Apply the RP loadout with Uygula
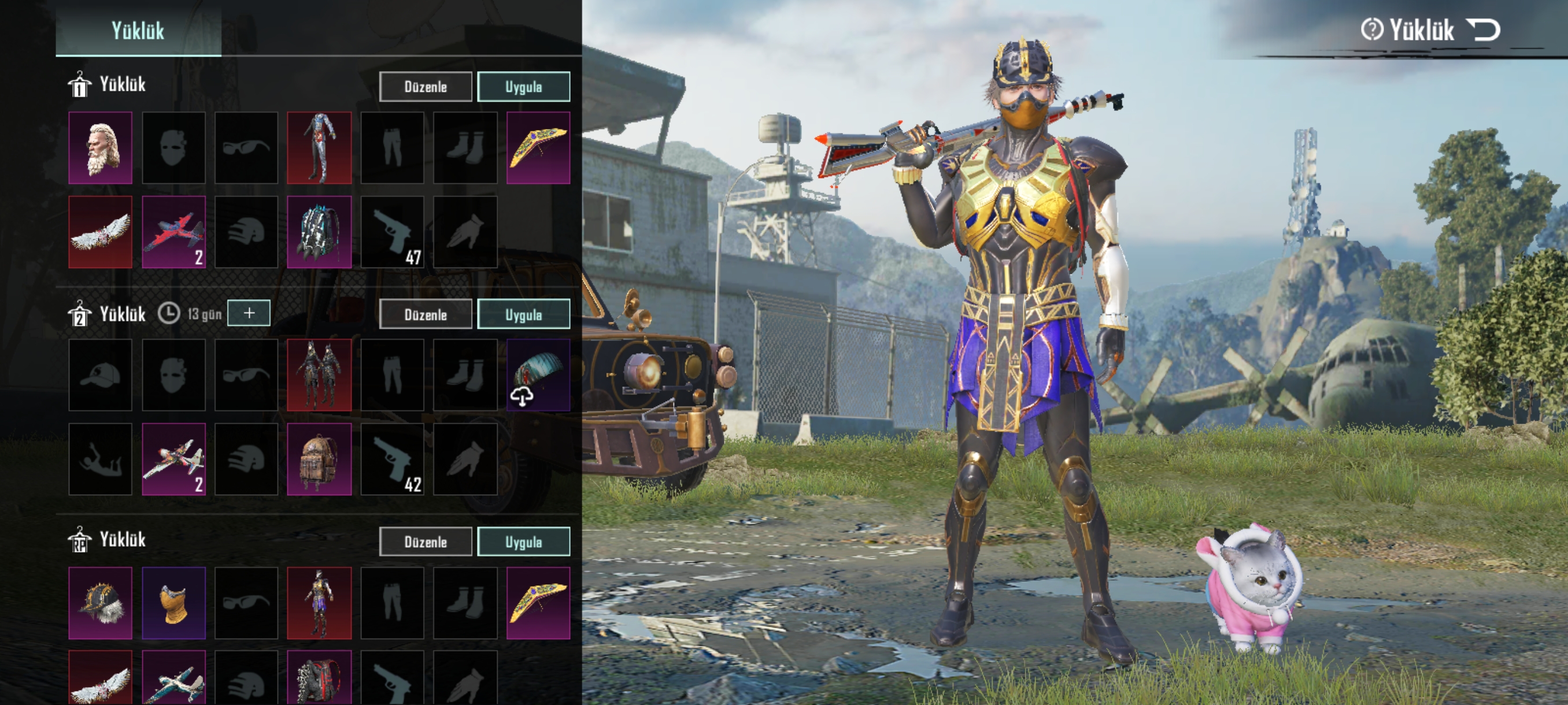This screenshot has width=1568, height=705. tap(523, 541)
